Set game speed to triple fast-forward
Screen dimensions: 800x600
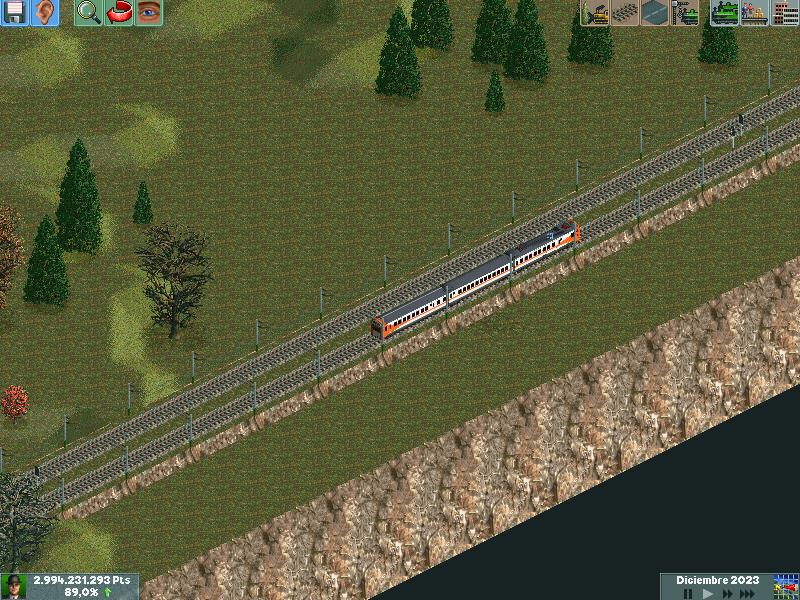(748, 593)
